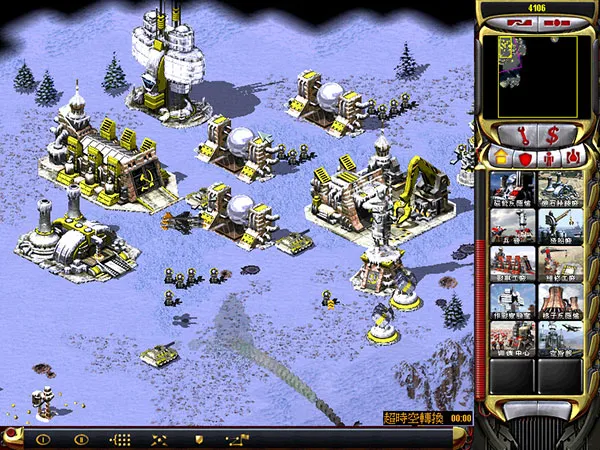
Task: Build the Naval Shipyard from the sidebar
Action: tap(558, 226)
